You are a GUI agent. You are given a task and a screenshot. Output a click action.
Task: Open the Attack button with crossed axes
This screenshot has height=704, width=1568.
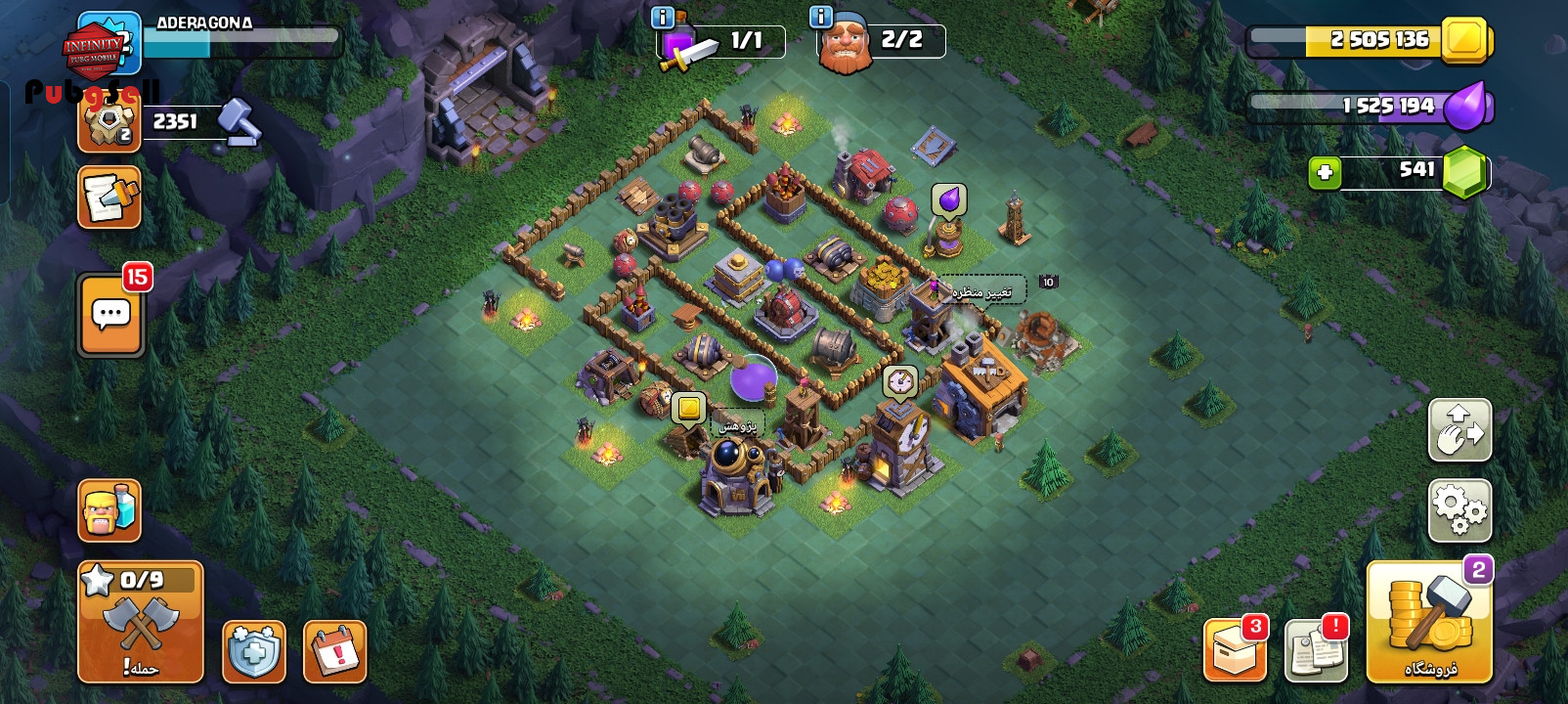[x=141, y=623]
